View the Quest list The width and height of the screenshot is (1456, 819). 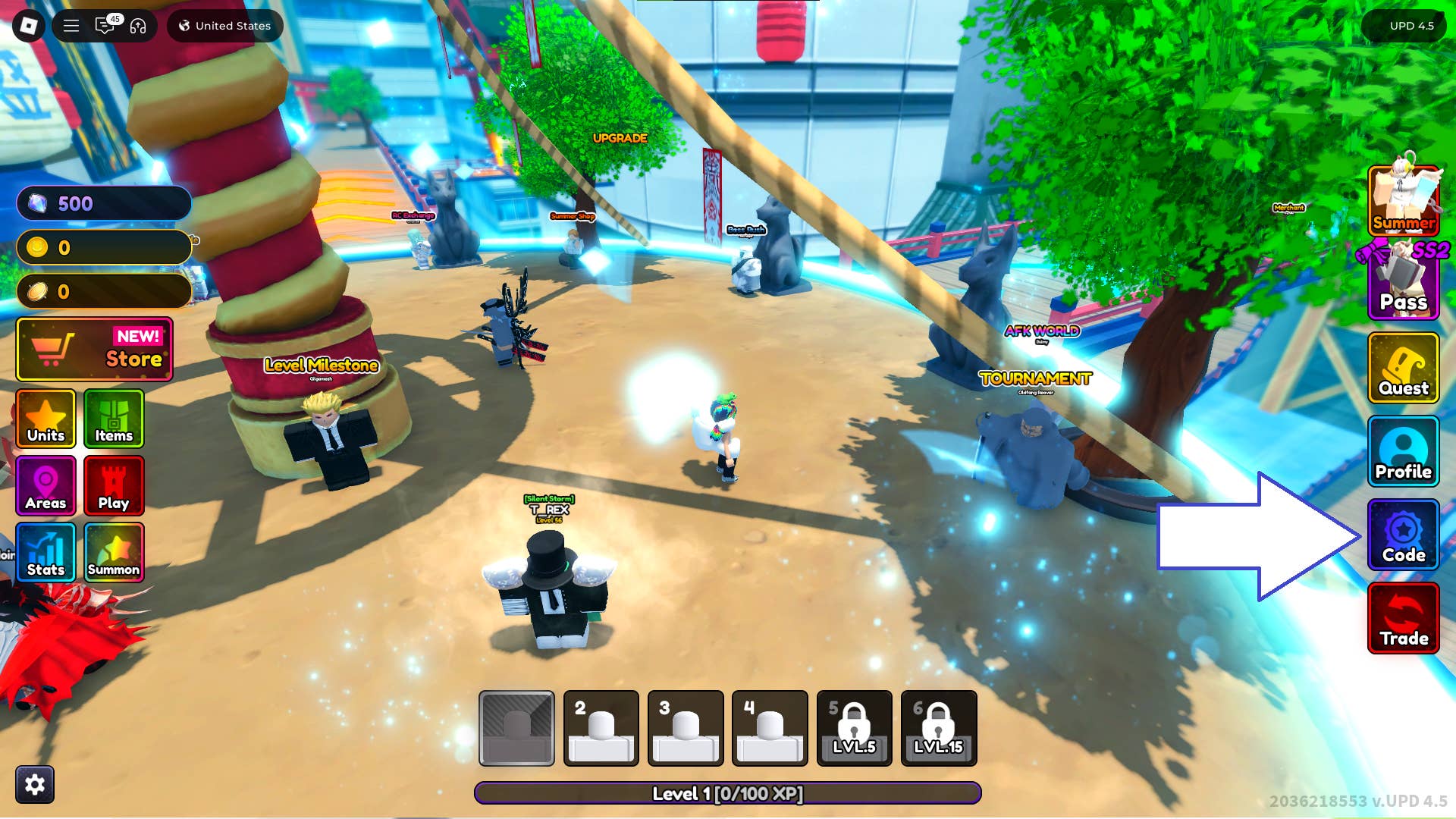[x=1403, y=368]
